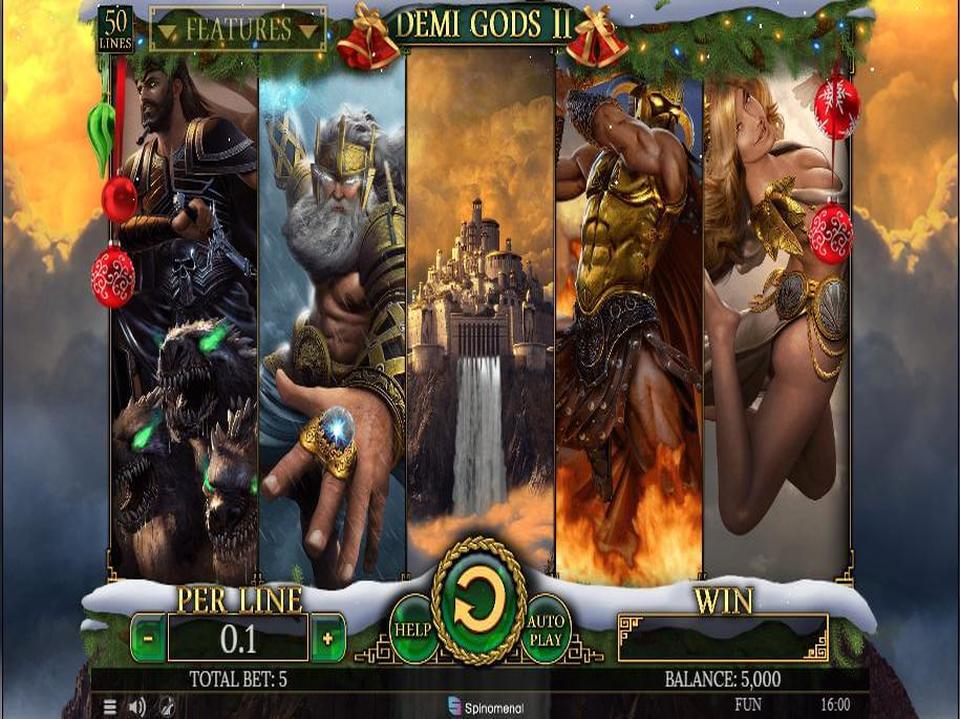
Task: Activate Auto Play
Action: click(546, 628)
